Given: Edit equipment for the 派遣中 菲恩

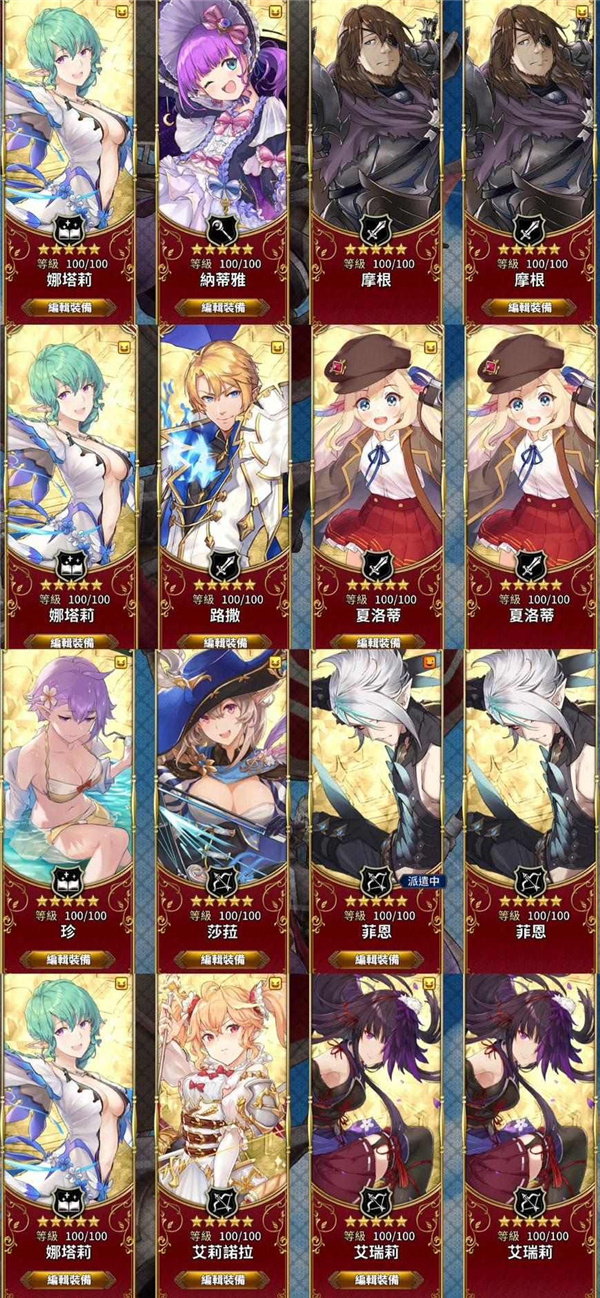Looking at the screenshot, I should [376, 958].
